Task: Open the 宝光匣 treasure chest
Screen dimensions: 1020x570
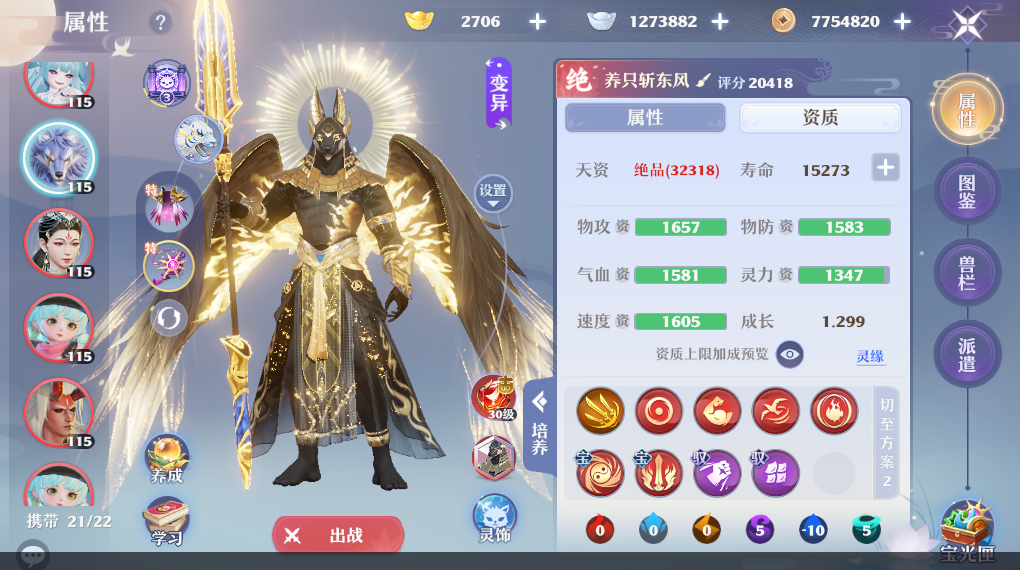Action: (967, 528)
